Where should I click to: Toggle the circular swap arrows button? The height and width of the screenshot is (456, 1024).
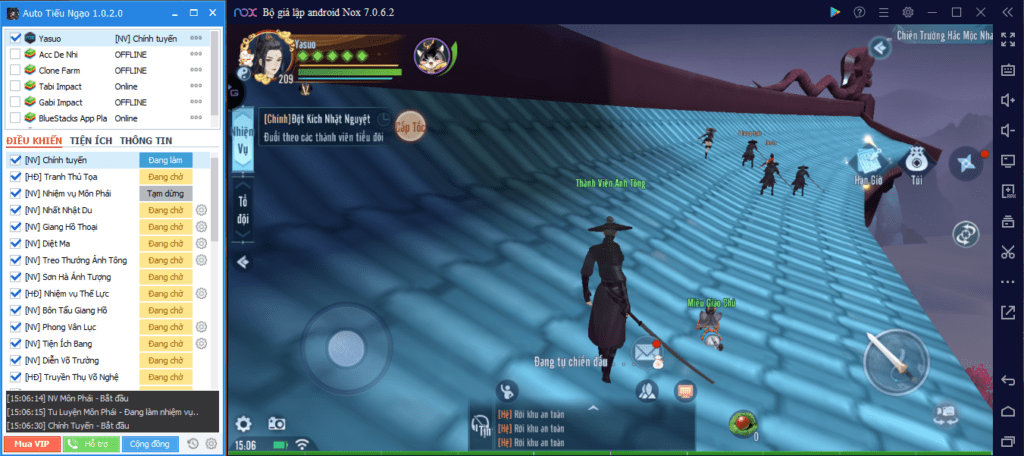pyautogui.click(x=967, y=235)
